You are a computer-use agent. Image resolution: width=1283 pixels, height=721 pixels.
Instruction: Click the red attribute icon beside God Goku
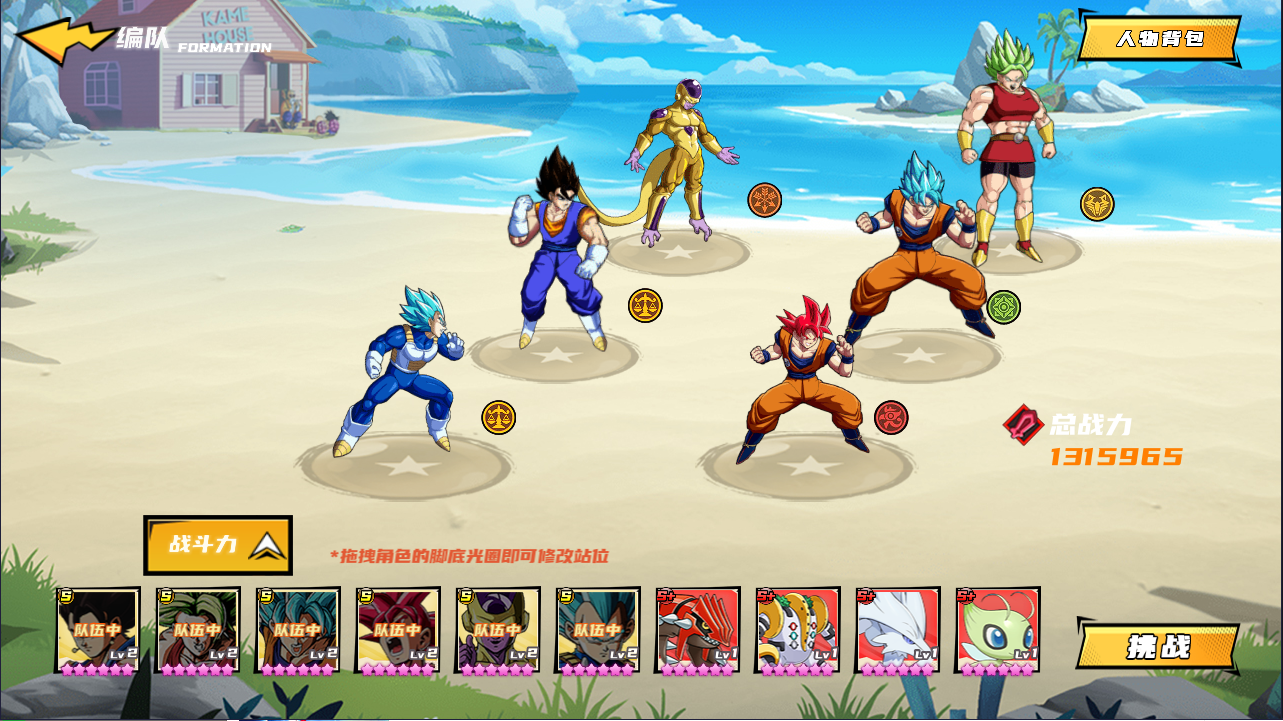pyautogui.click(x=891, y=417)
